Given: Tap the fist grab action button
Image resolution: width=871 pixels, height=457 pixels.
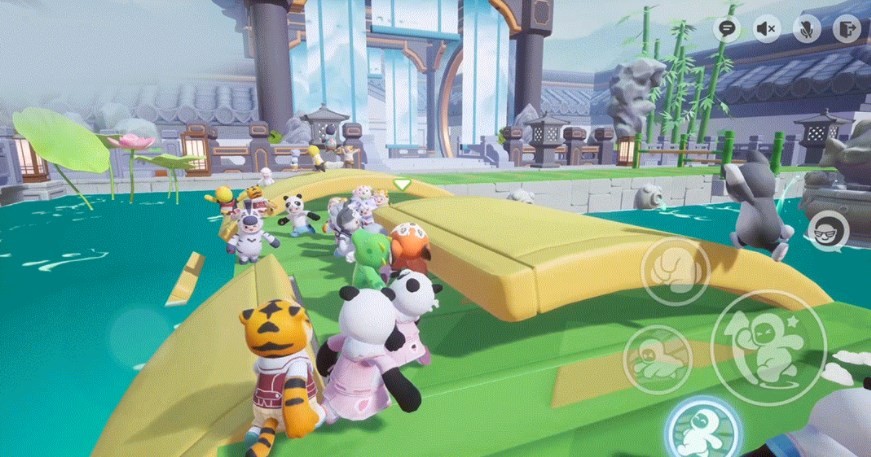Looking at the screenshot, I should [x=675, y=271].
